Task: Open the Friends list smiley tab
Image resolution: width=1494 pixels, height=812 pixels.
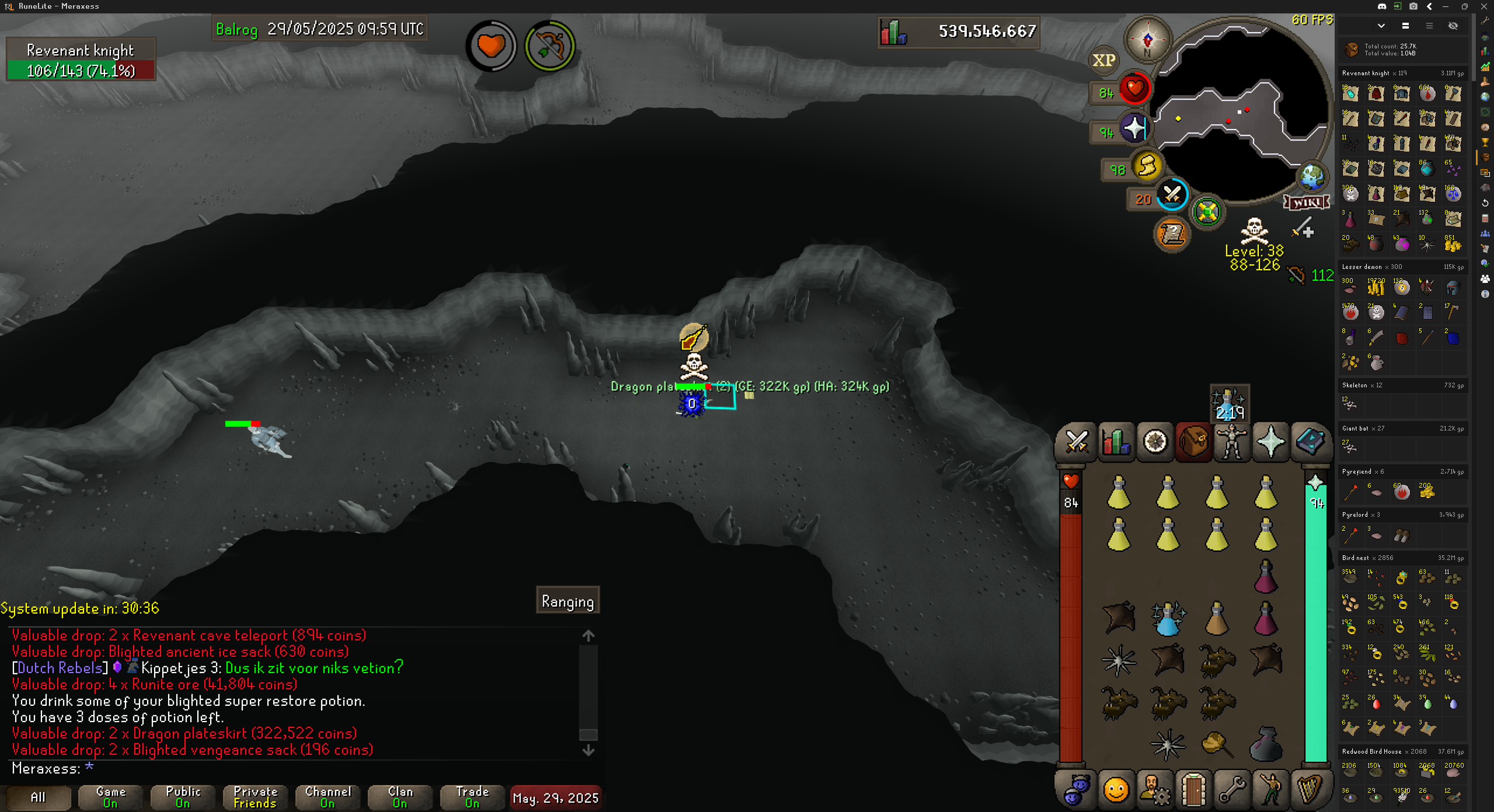Action: click(x=1115, y=790)
